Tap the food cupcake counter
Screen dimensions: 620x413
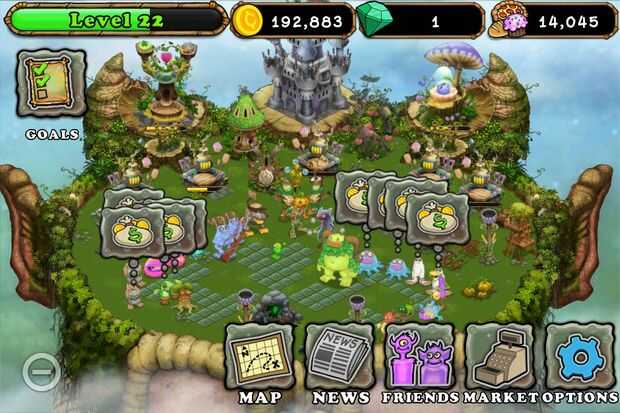tap(552, 19)
